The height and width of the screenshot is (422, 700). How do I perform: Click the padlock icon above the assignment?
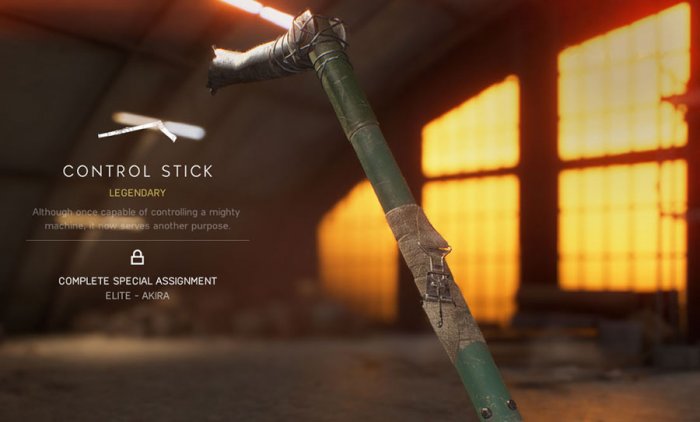(x=137, y=258)
